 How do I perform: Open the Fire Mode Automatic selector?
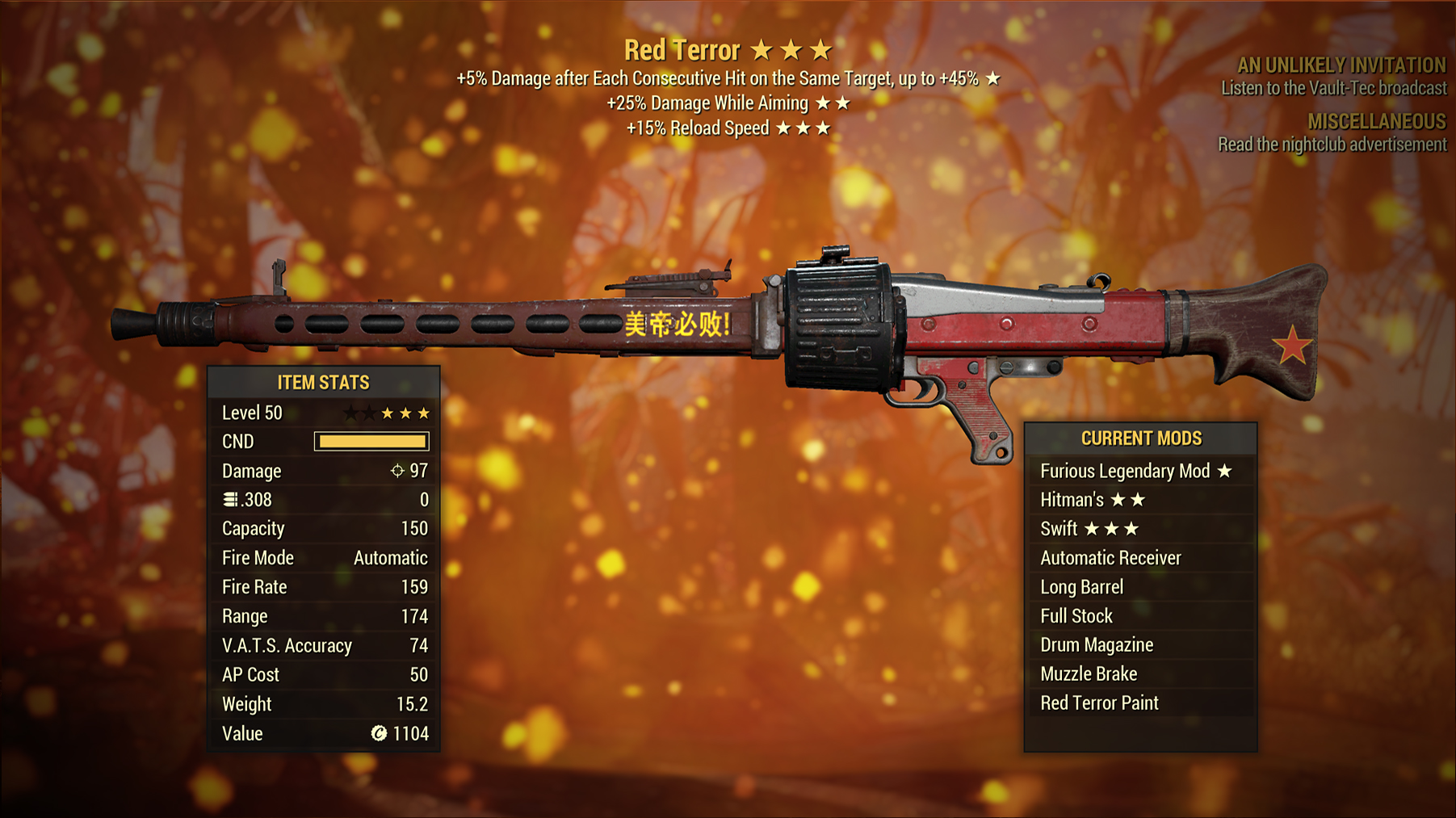pos(390,557)
